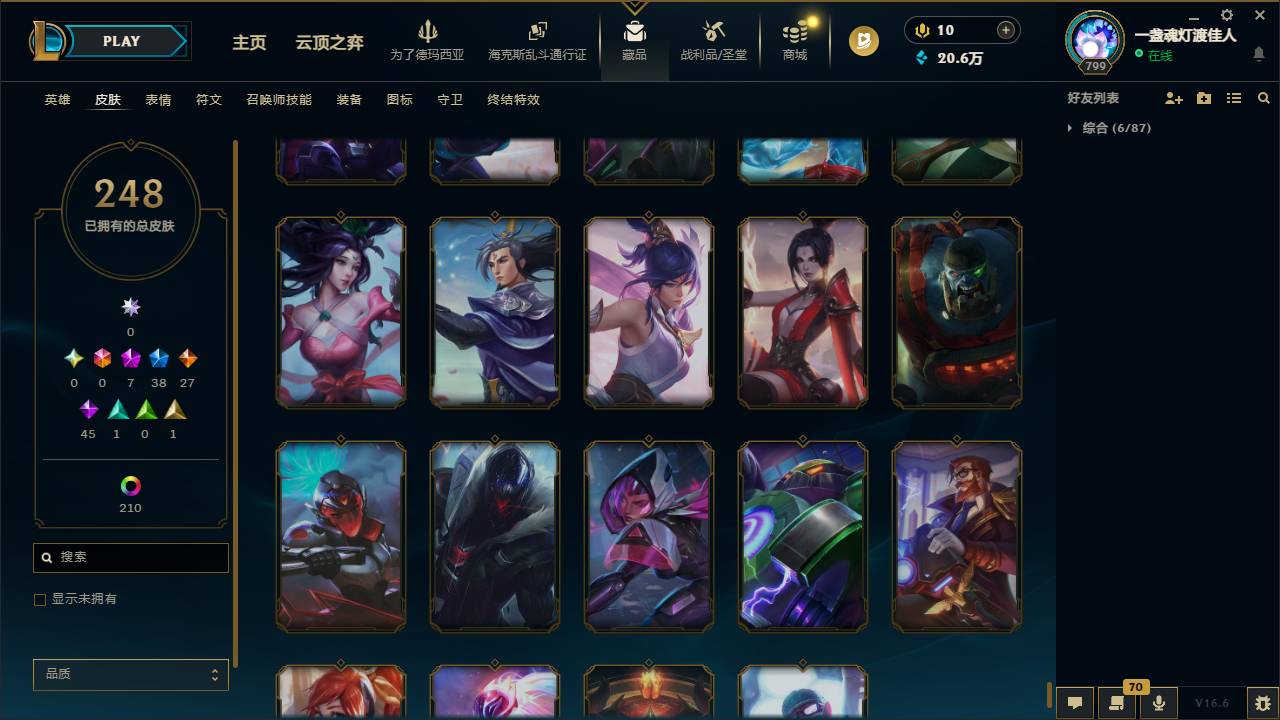The height and width of the screenshot is (720, 1280).
Task: Open your summoner profile avatar
Action: point(1094,35)
